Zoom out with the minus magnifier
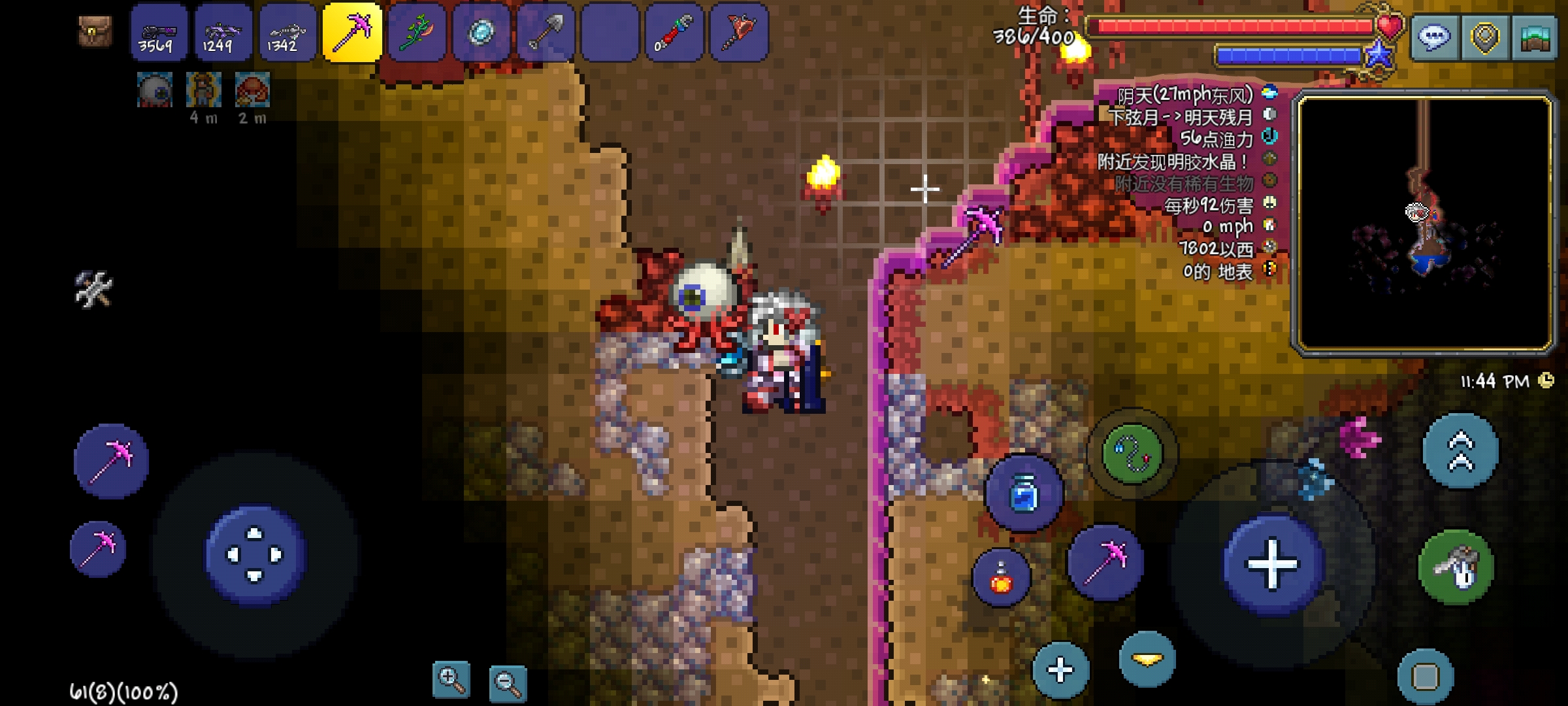This screenshot has width=1568, height=706. tap(508, 684)
